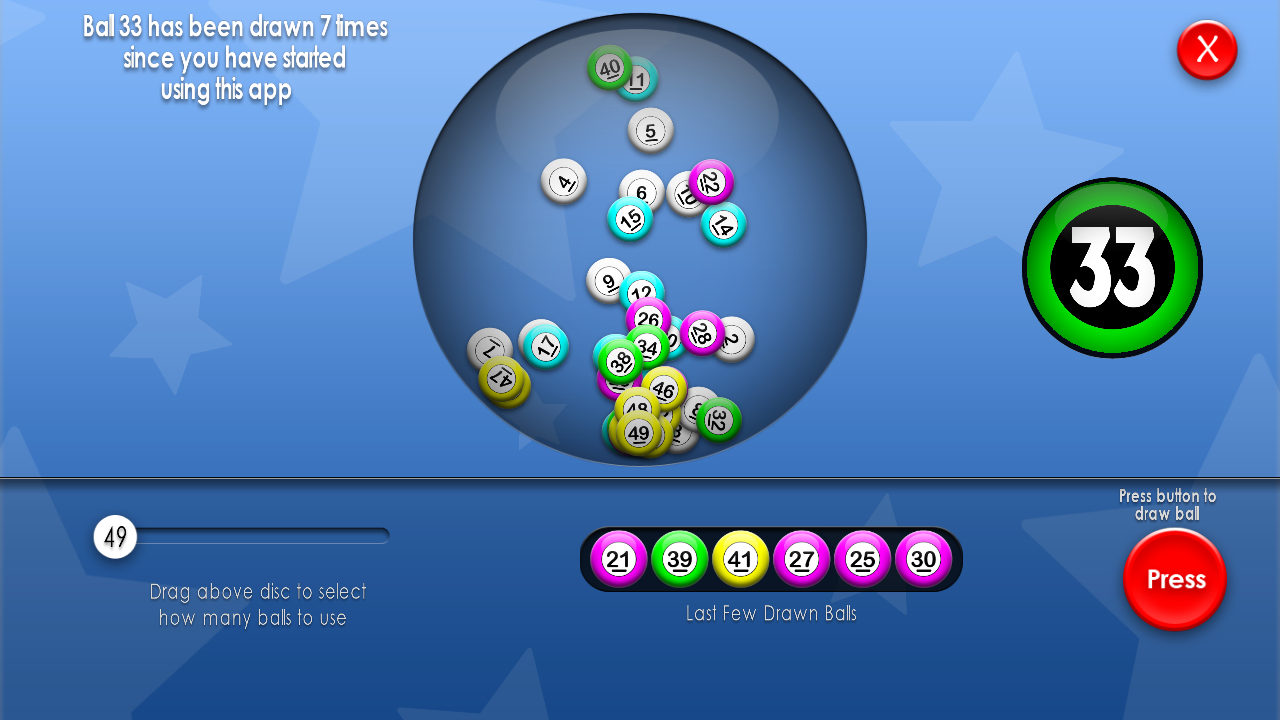Select the pink ball 26
This screenshot has width=1280, height=720.
tap(648, 318)
